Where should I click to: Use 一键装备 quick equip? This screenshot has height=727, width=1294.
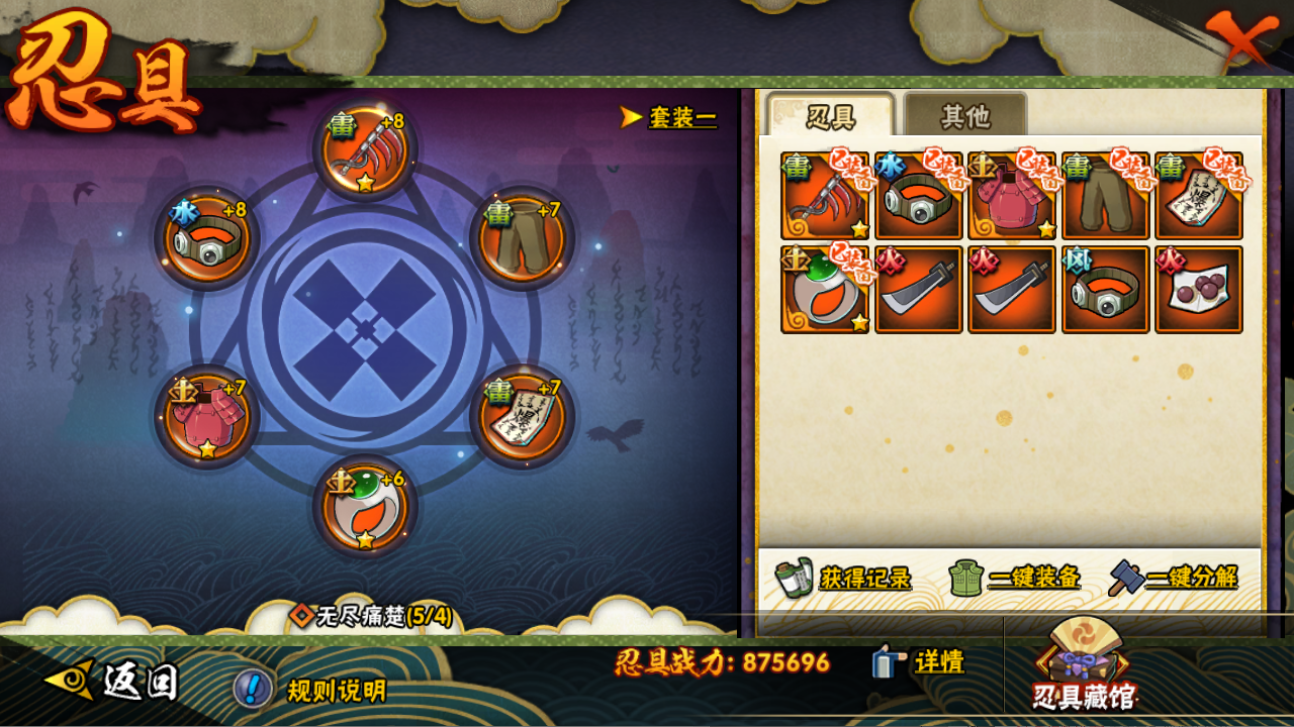click(x=1014, y=577)
